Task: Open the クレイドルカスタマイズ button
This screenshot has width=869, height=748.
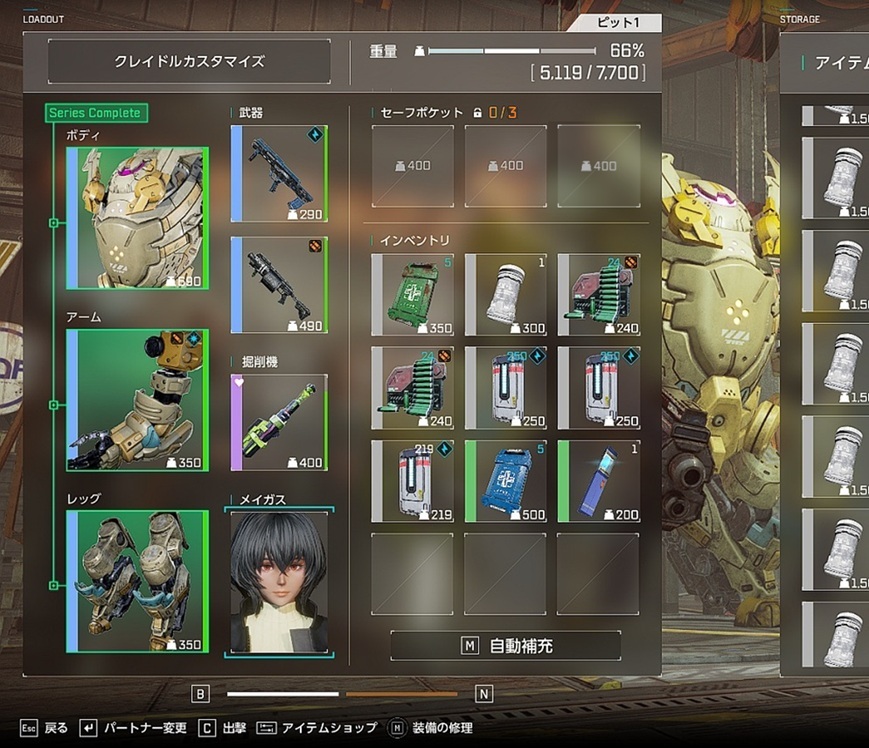Action: [x=189, y=61]
